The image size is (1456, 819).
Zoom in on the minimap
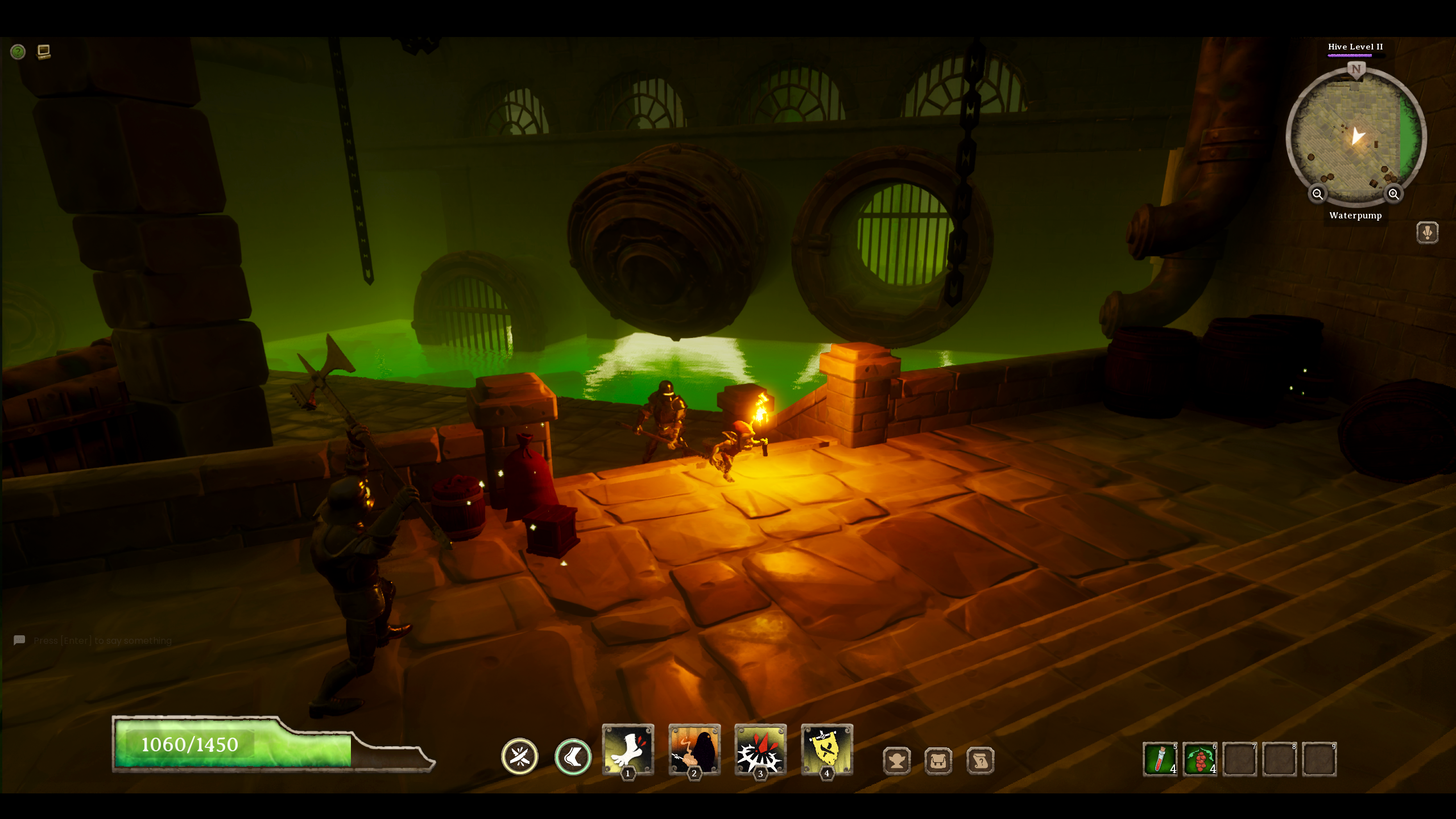point(1393,195)
